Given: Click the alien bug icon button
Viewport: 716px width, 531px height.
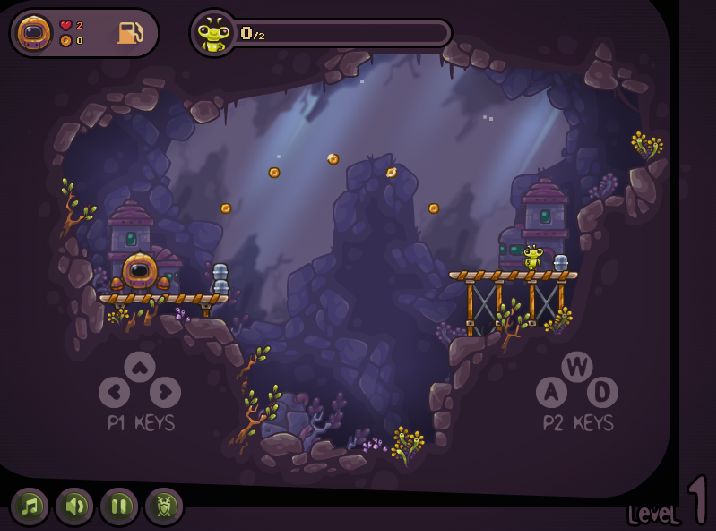Looking at the screenshot, I should 164,506.
